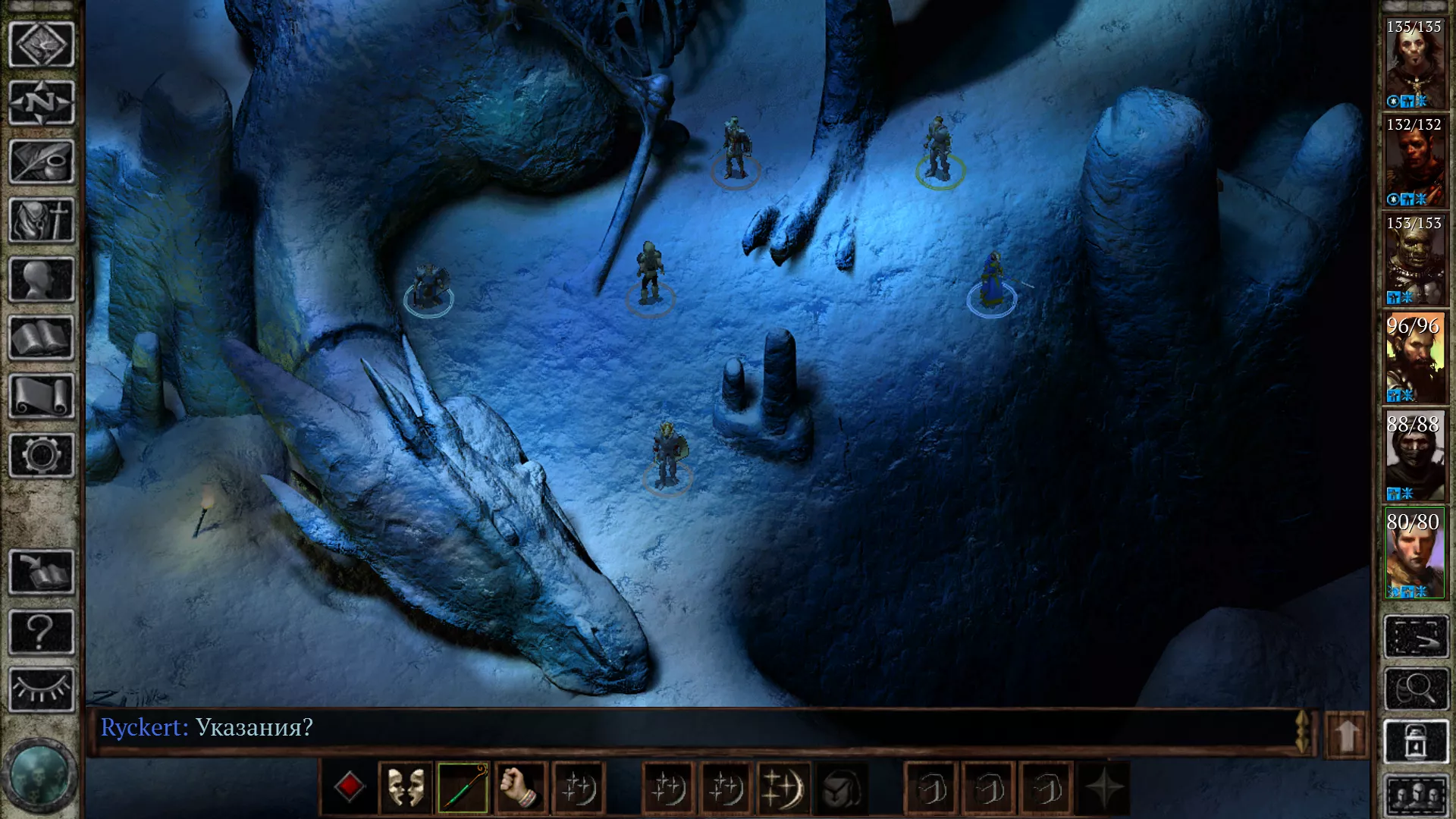Open the inventory screen with the helmet and sword icon

pos(42,221)
